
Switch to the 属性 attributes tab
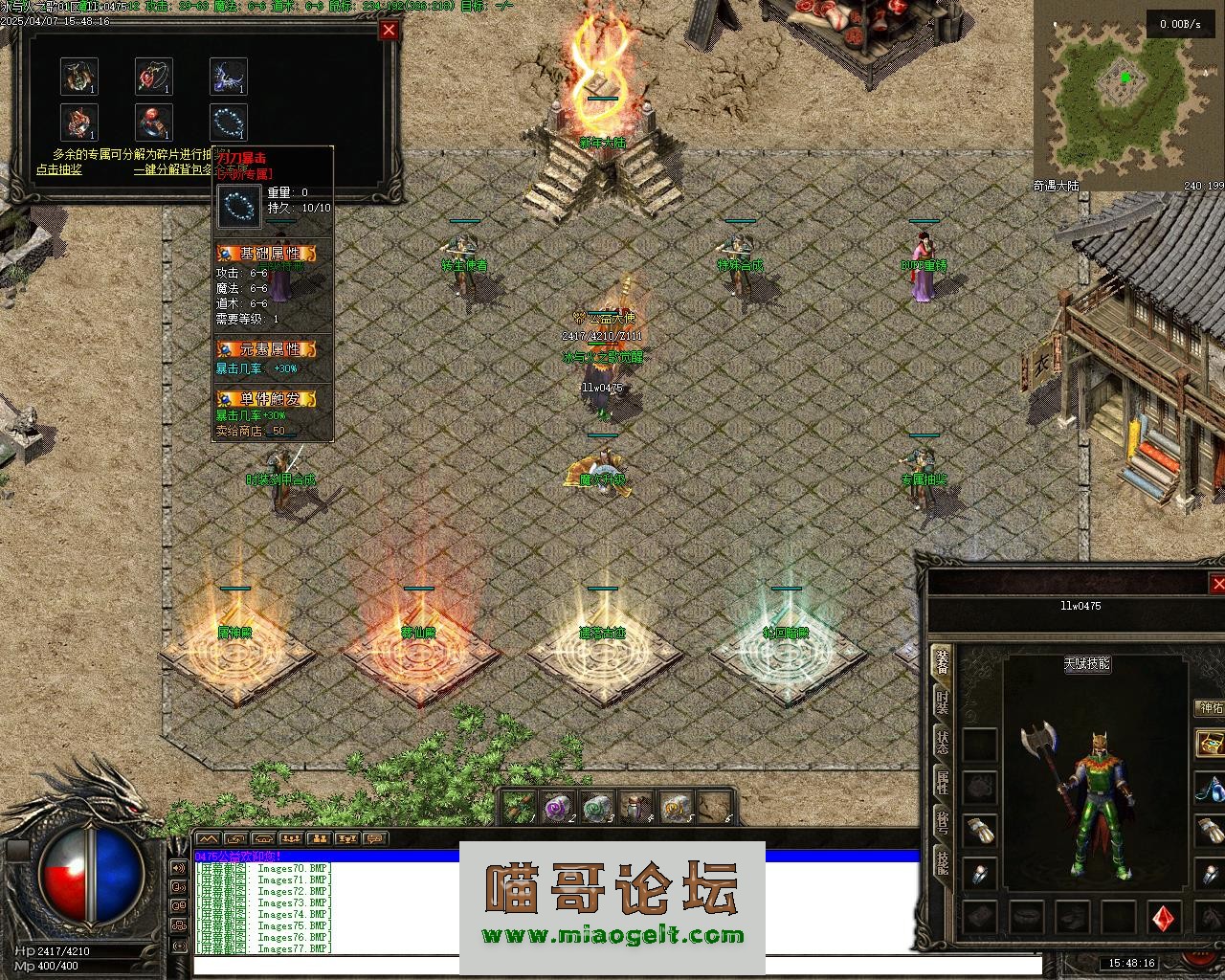[x=943, y=783]
